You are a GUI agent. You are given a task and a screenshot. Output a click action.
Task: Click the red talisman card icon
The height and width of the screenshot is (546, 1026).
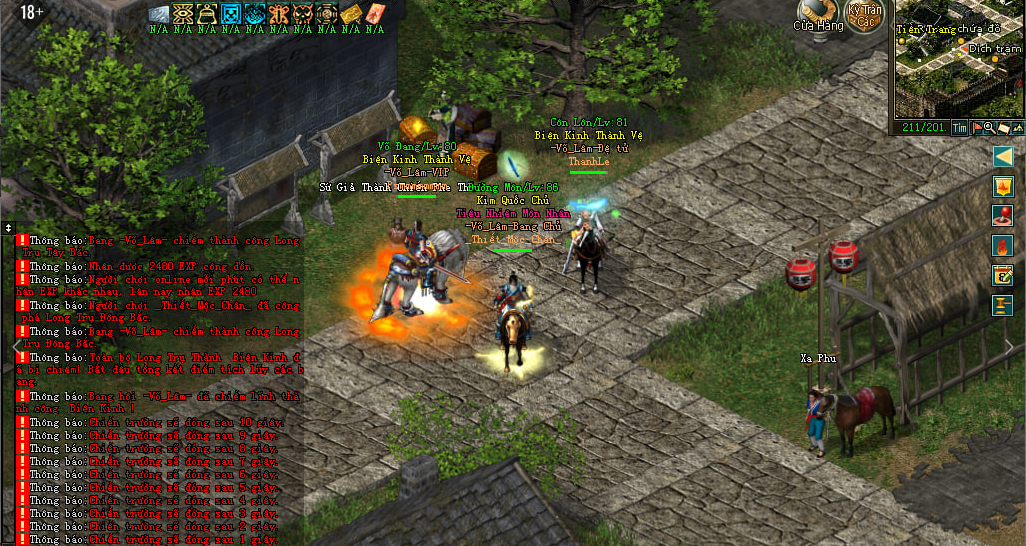coord(374,14)
